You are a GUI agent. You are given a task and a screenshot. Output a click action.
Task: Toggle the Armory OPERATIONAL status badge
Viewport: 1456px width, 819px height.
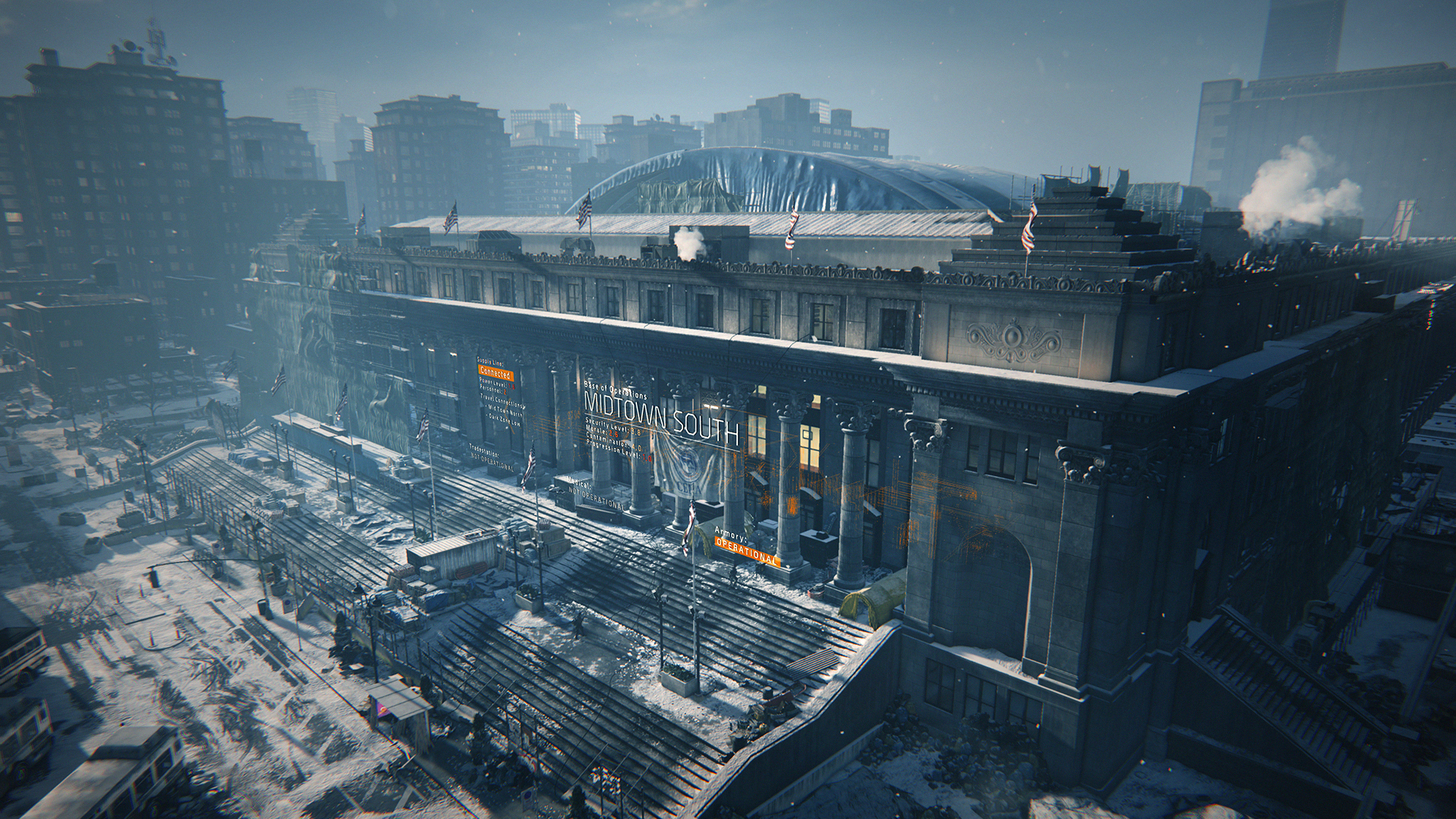[746, 550]
